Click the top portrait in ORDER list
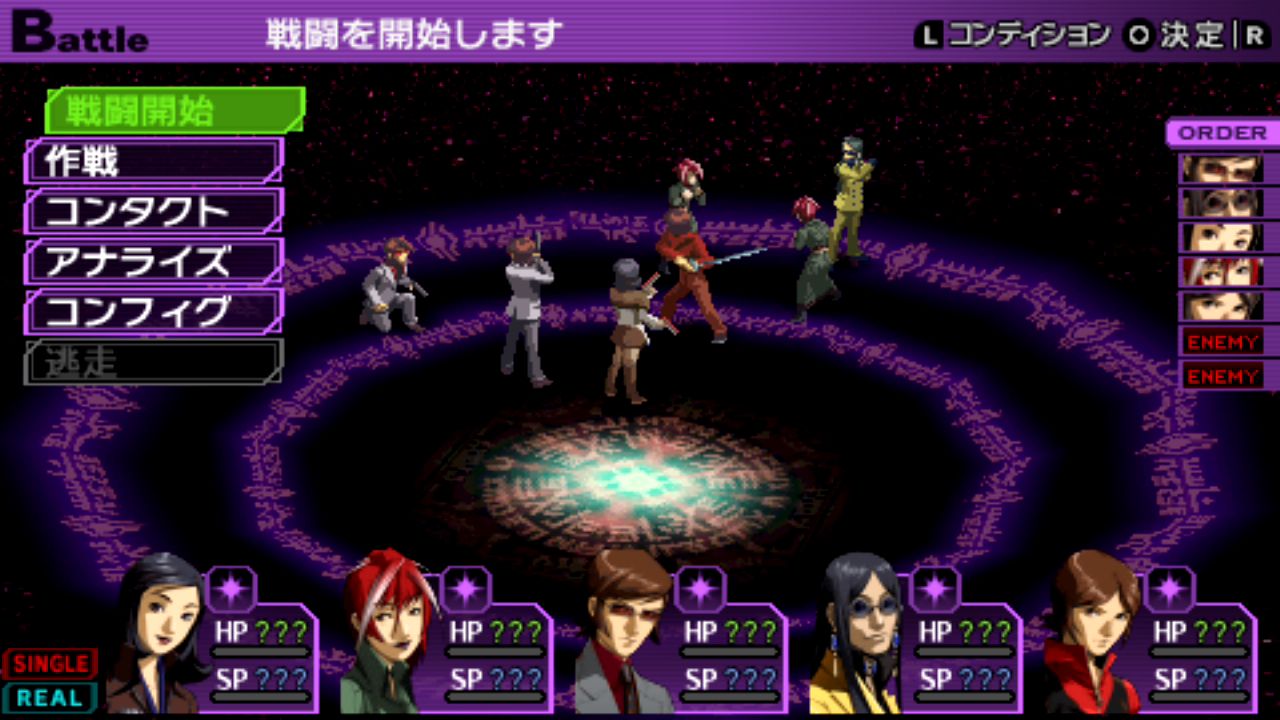The height and width of the screenshot is (720, 1280). tap(1221, 168)
